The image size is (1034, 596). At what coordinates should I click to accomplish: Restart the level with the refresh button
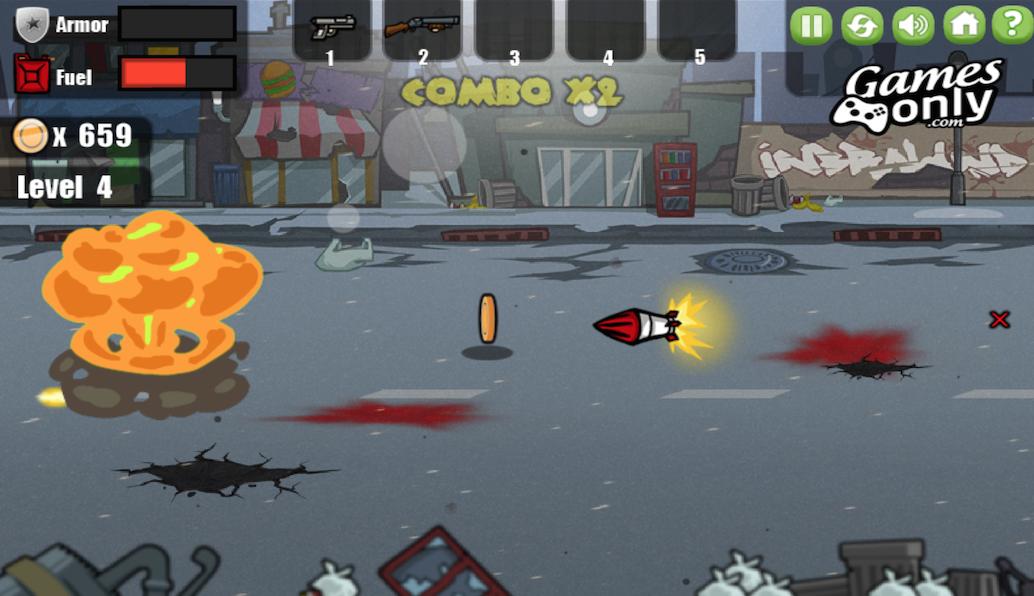[x=862, y=25]
